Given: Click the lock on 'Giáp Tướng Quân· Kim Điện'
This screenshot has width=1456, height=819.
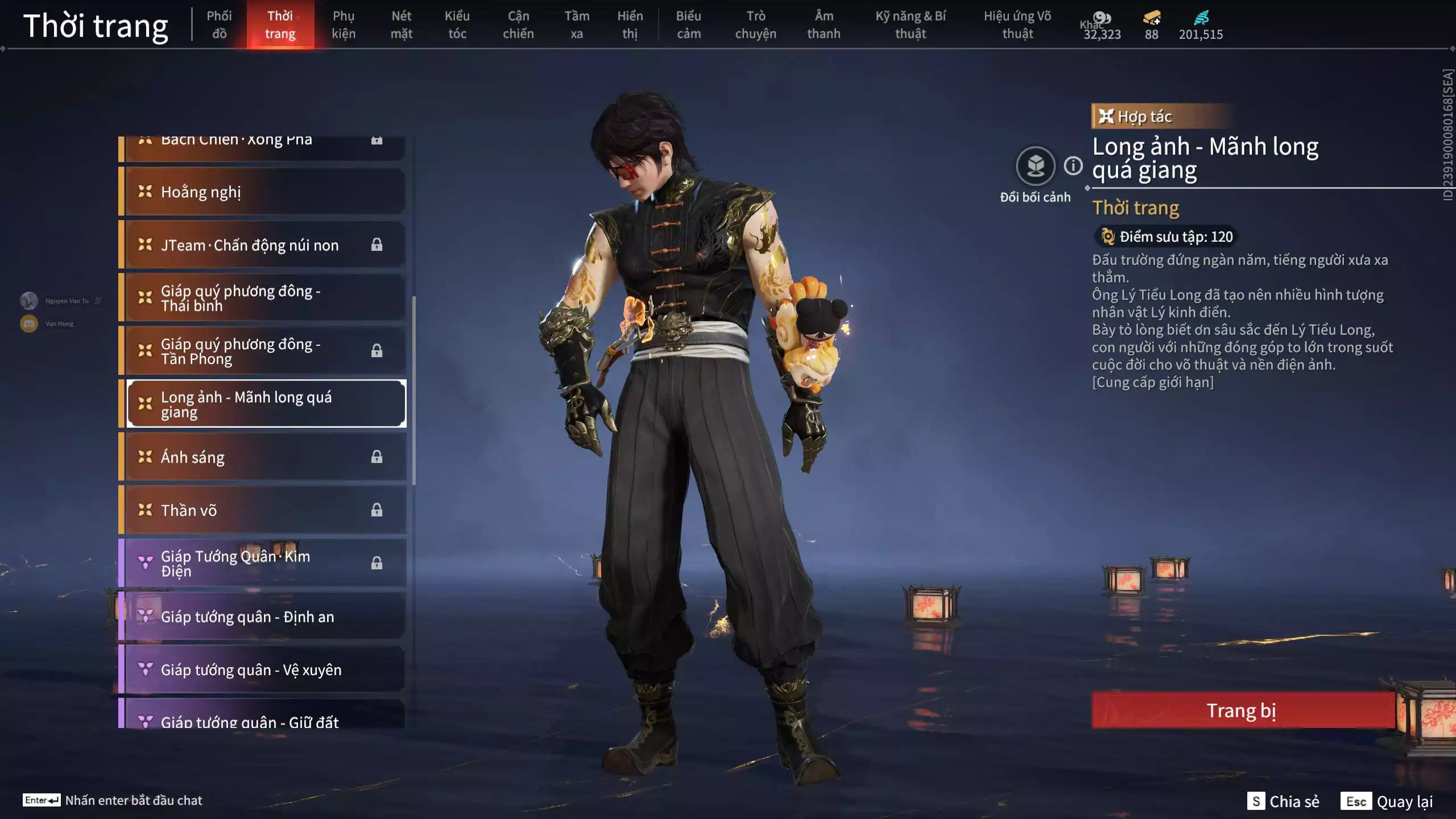Looking at the screenshot, I should click(377, 563).
